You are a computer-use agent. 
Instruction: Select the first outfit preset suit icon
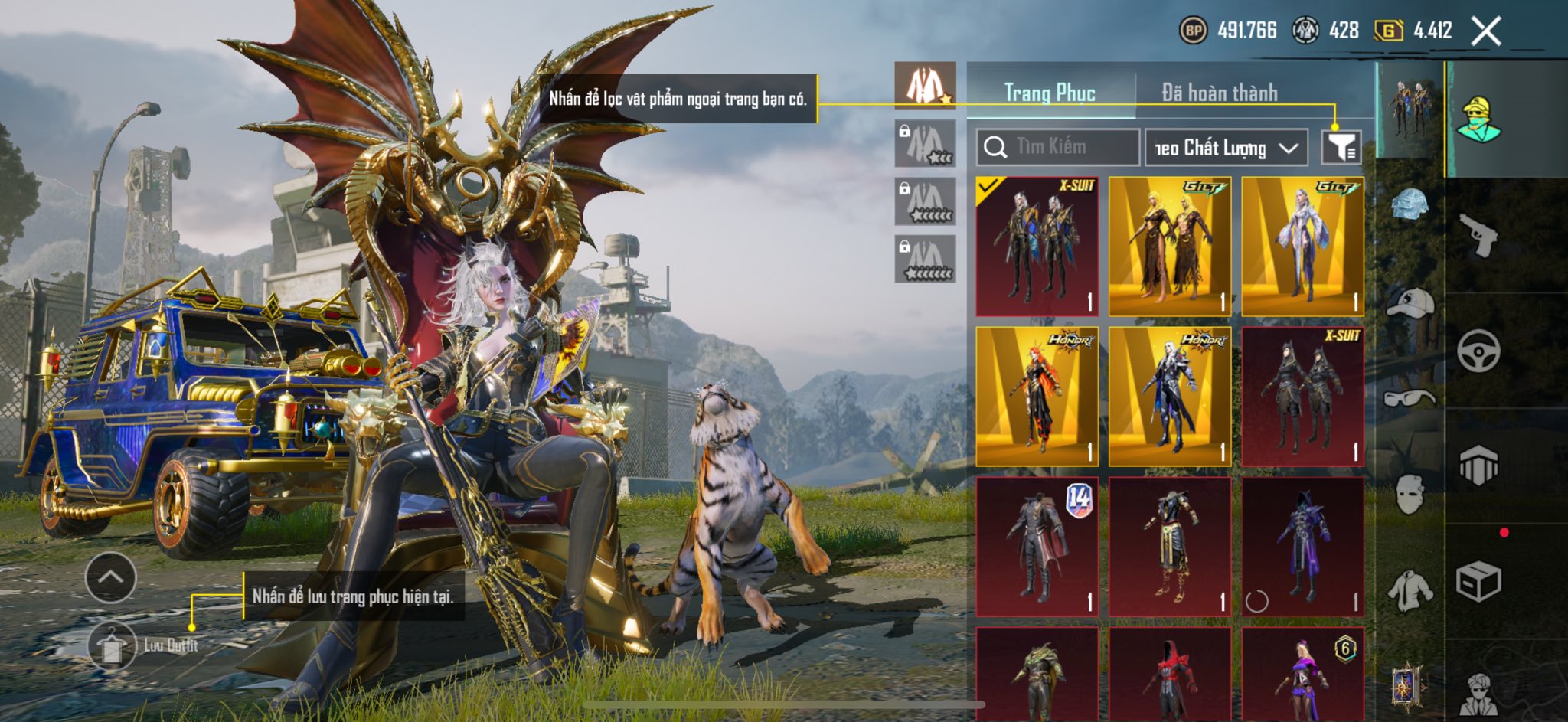(x=925, y=86)
